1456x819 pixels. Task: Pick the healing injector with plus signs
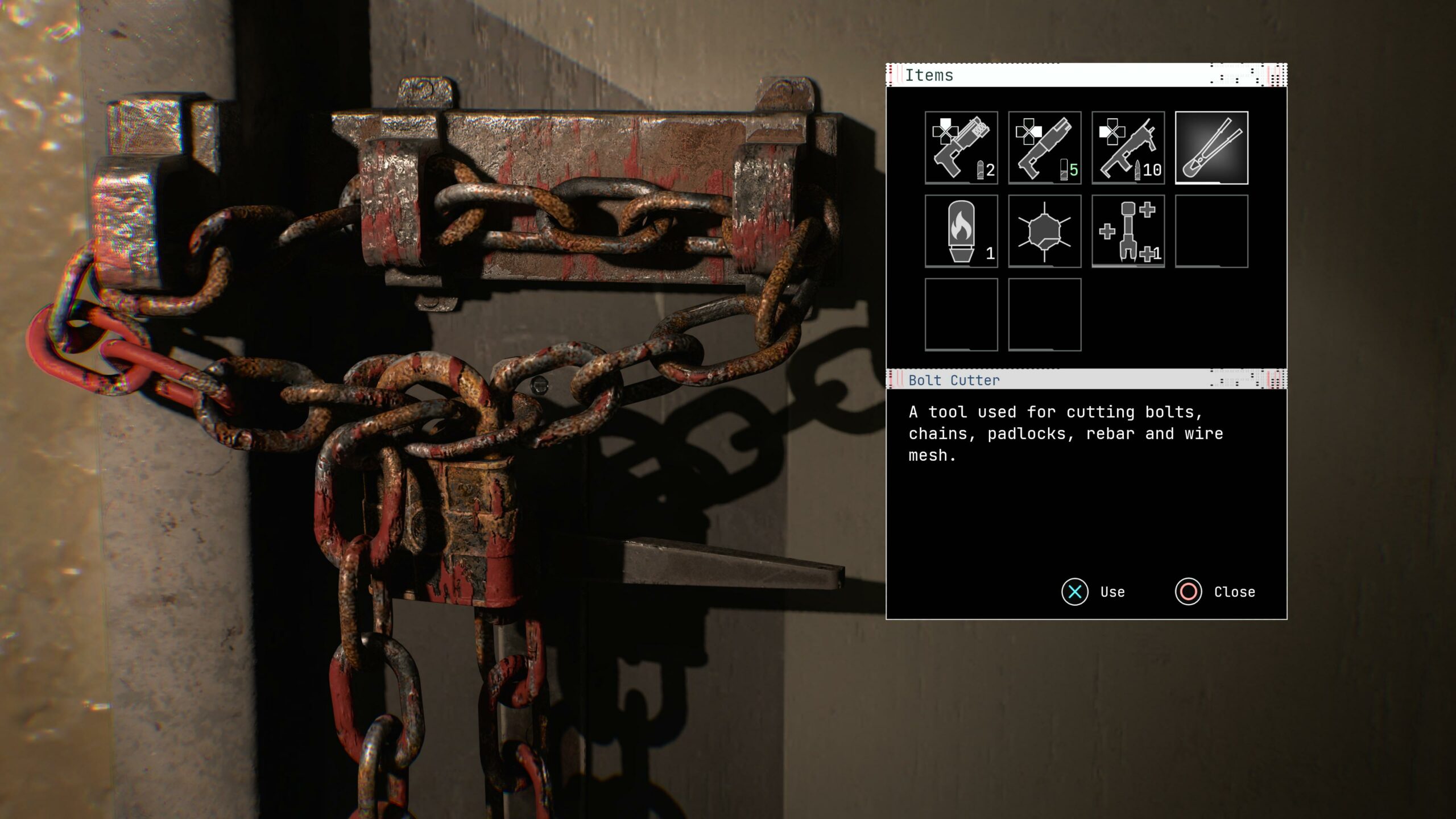click(1128, 231)
